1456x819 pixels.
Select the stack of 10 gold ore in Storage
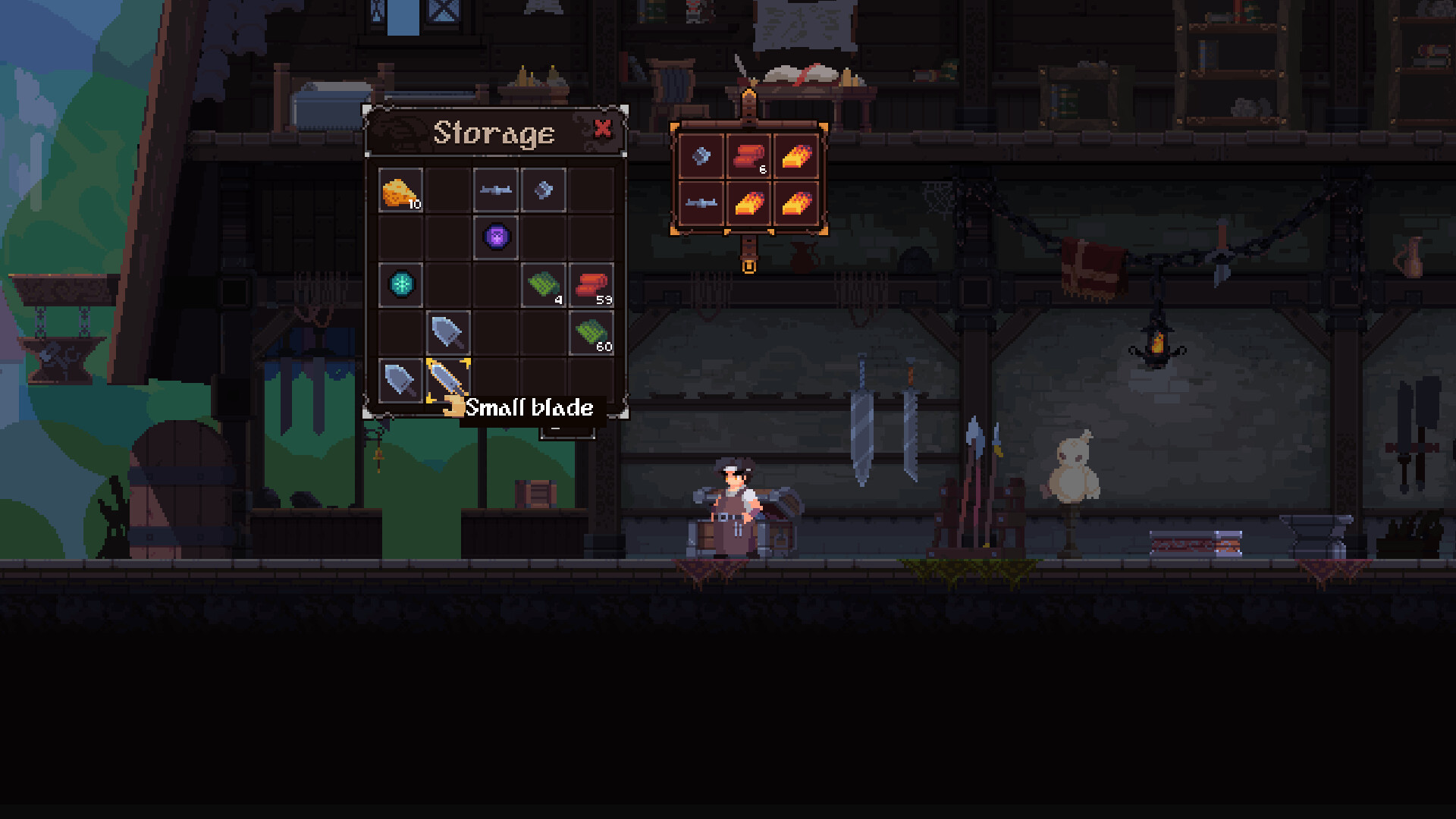[400, 190]
